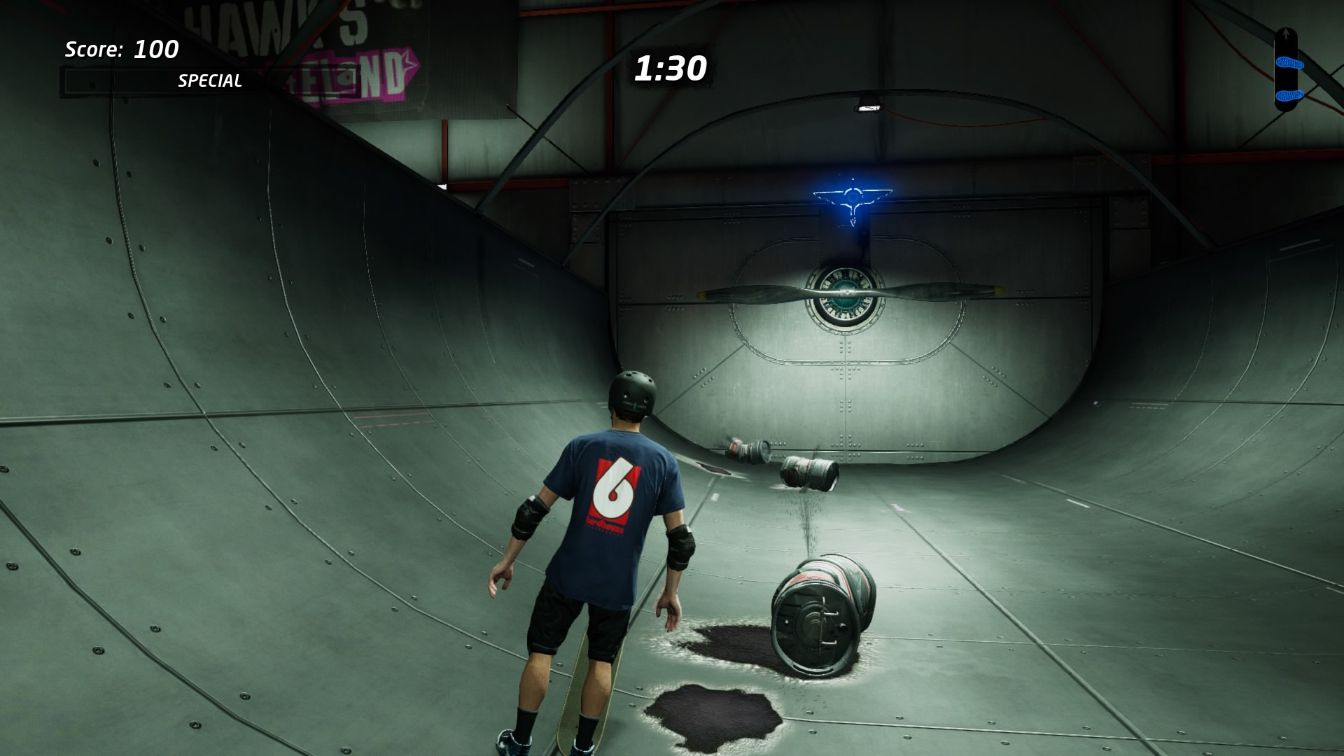
Task: Expand the timer showing 1:30
Action: (670, 68)
